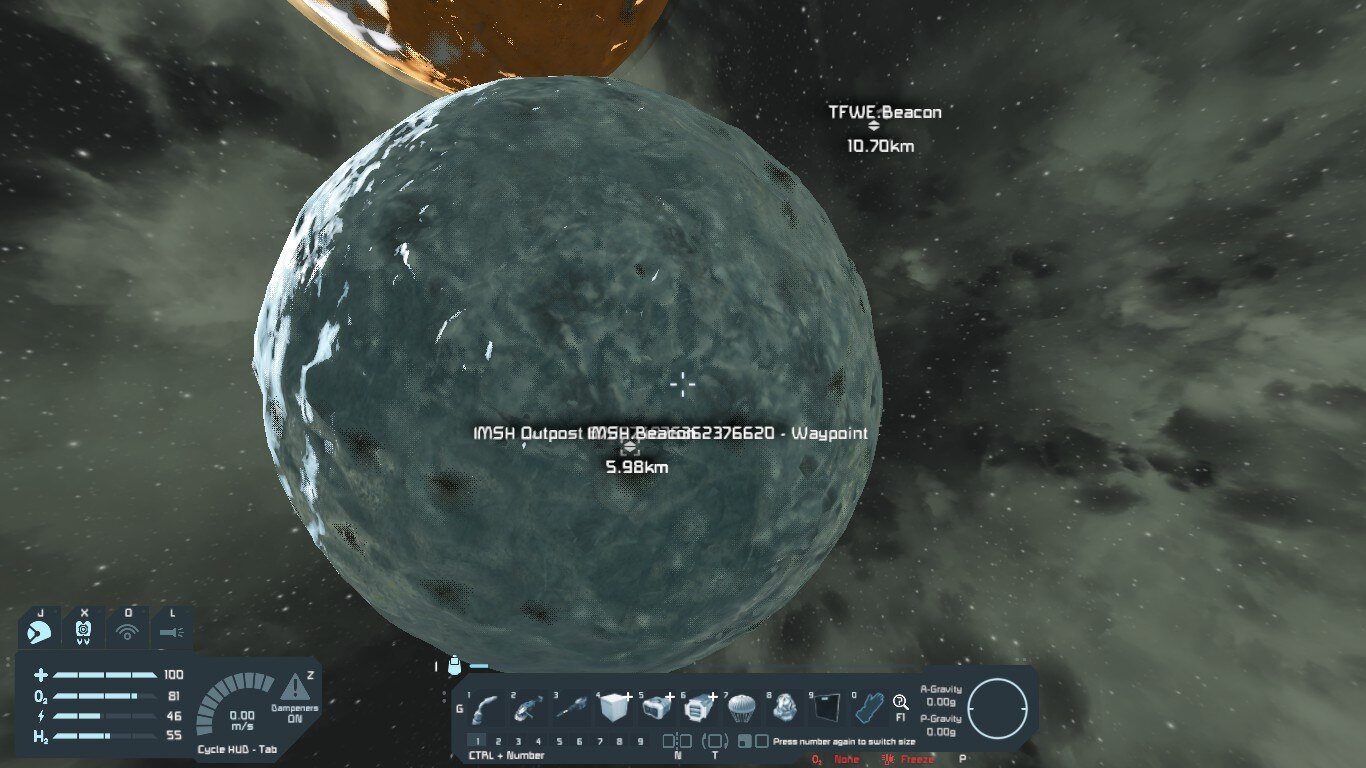
Task: Toggle the Dampeners warning triangle
Action: (294, 687)
